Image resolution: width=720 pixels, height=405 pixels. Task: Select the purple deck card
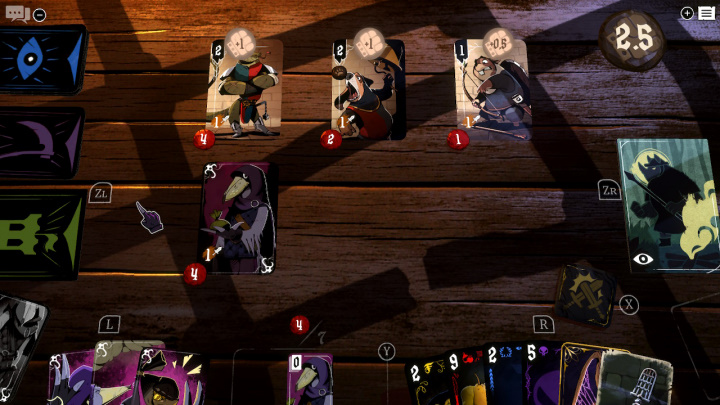pyautogui.click(x=40, y=142)
